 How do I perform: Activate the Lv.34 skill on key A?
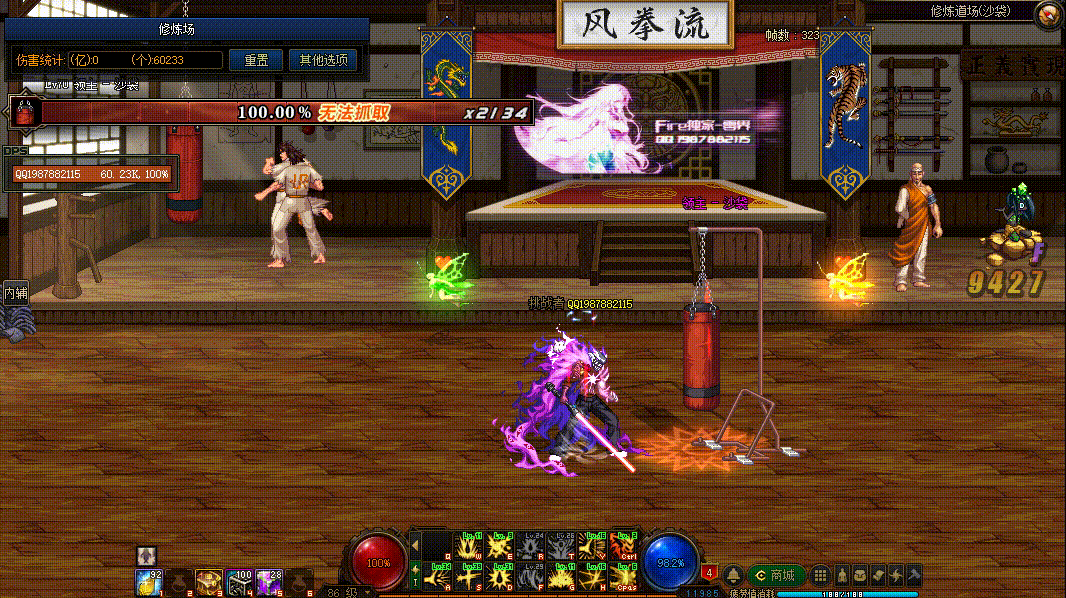[438, 577]
